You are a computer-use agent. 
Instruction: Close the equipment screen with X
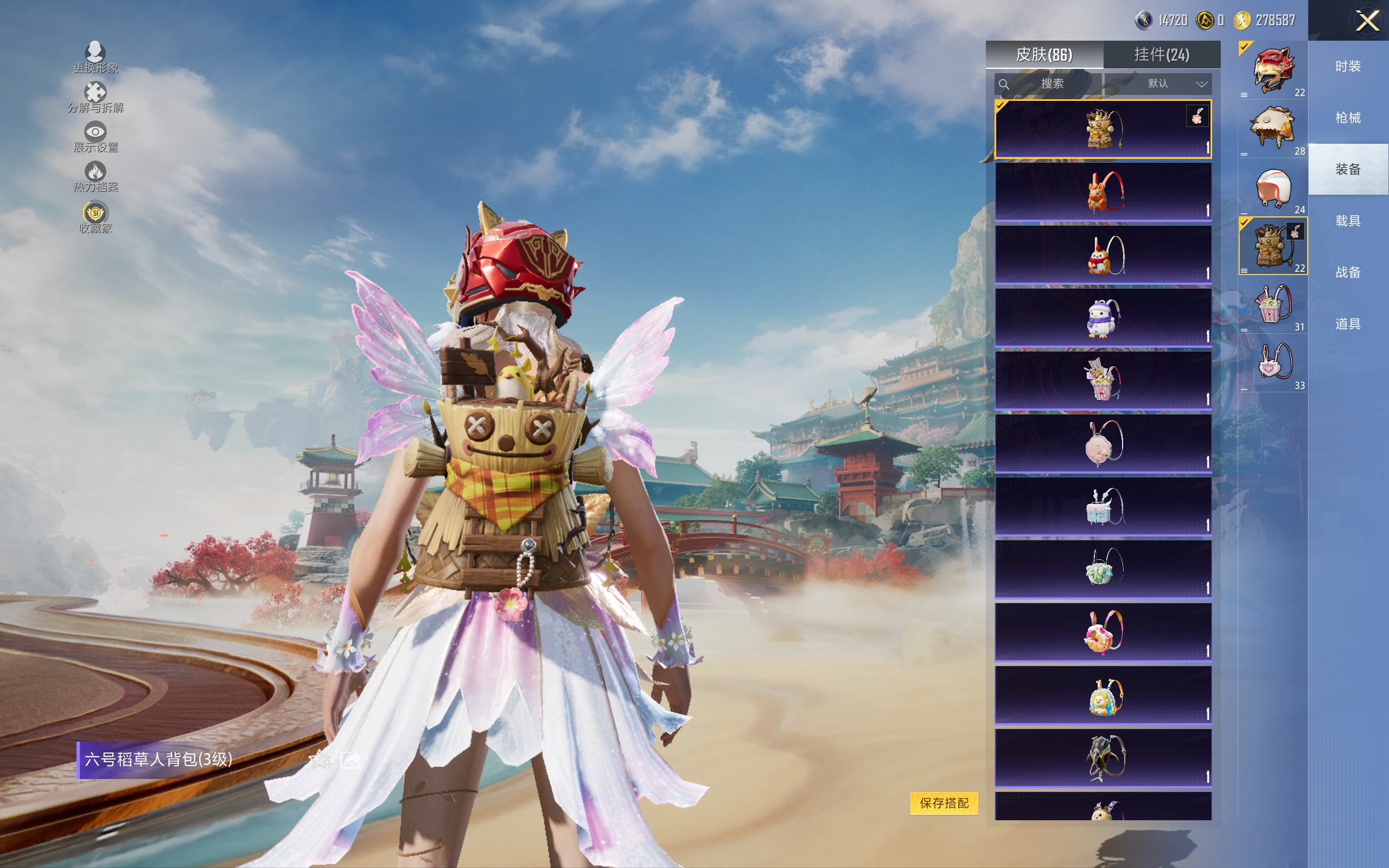click(x=1367, y=21)
